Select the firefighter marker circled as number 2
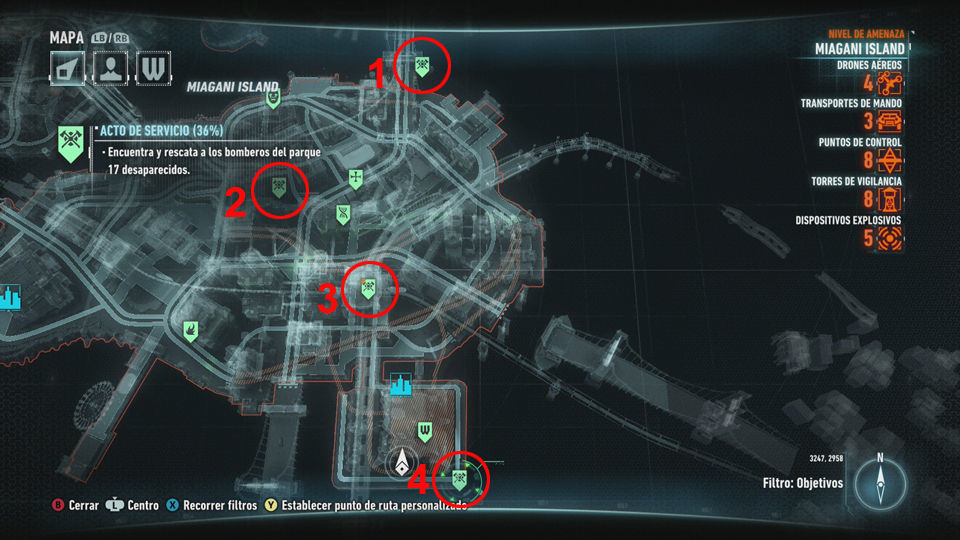960x540 pixels. tap(279, 184)
